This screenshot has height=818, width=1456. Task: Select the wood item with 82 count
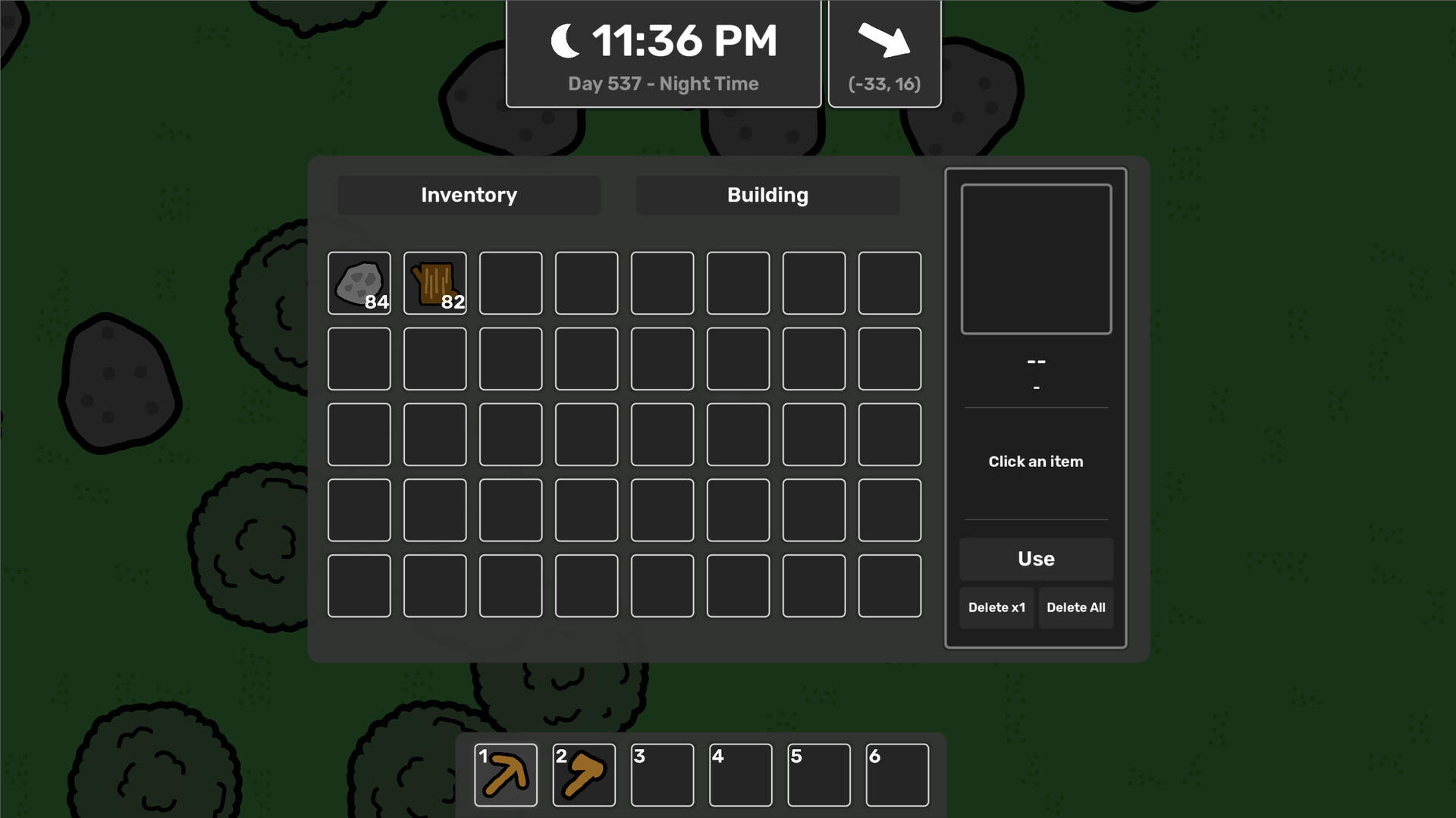[x=435, y=284]
